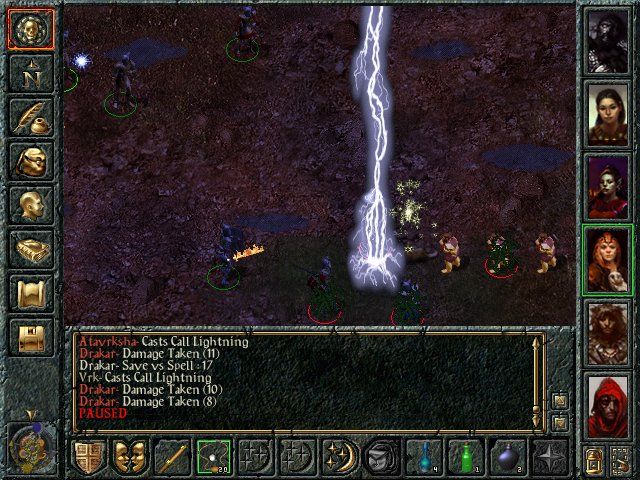Viewport: 640px width, 480px height.
Task: Equip the quarterstaff weapon slot
Action: [x=171, y=456]
